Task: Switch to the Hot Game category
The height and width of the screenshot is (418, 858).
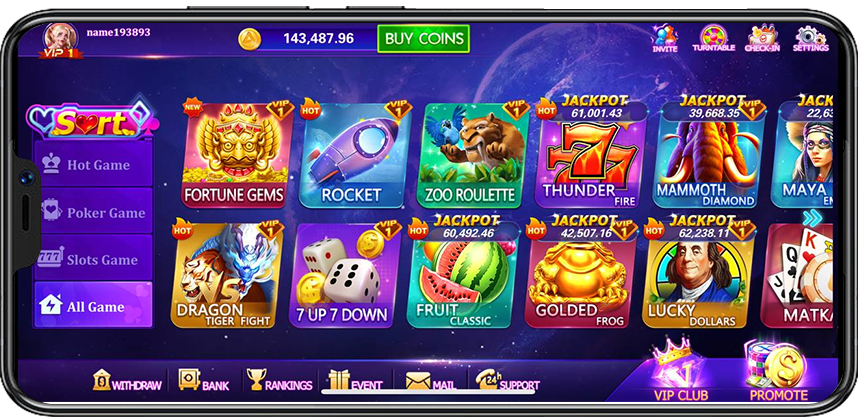Action: pos(94,165)
